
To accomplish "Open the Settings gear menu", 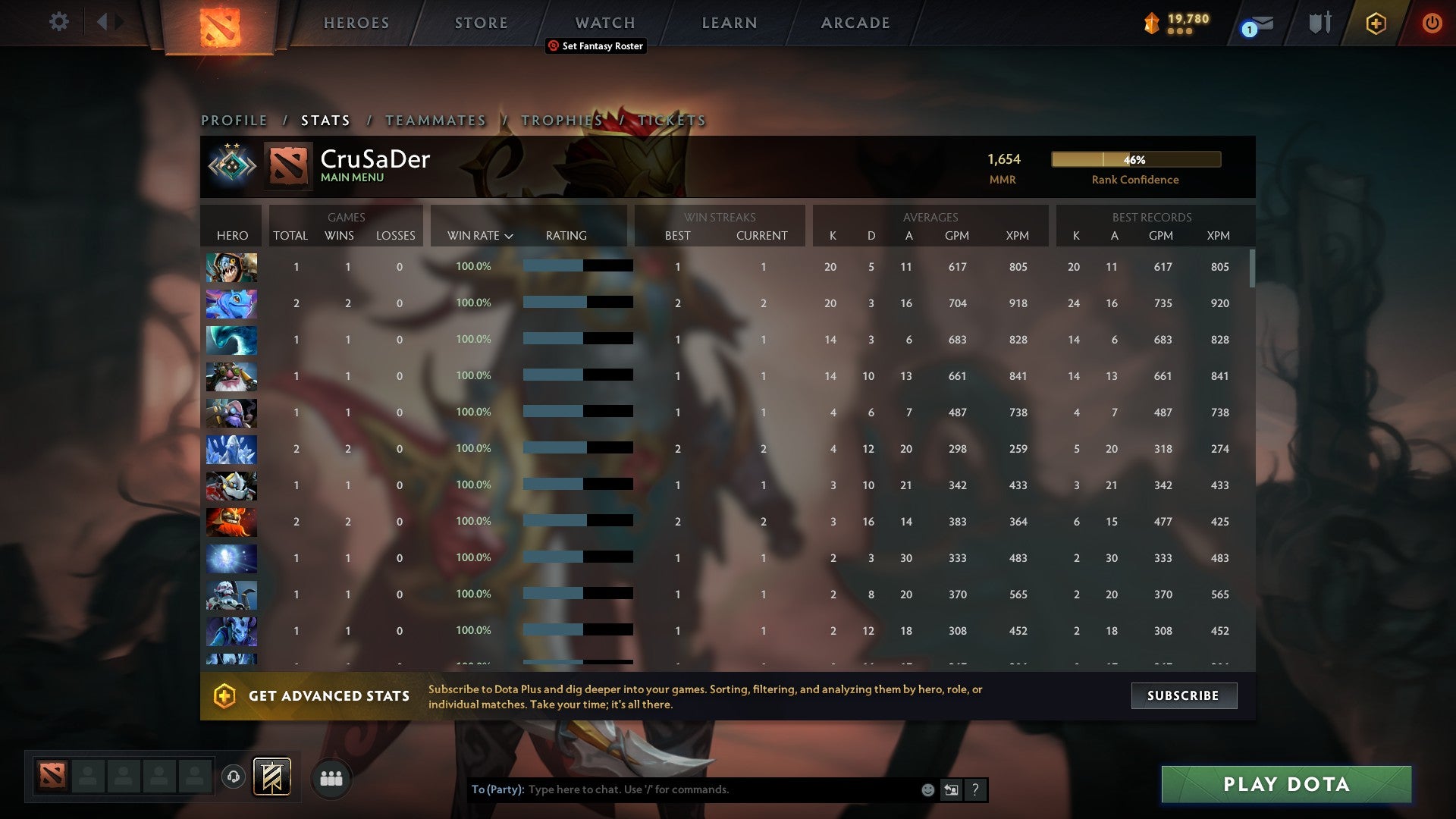I will click(x=59, y=22).
